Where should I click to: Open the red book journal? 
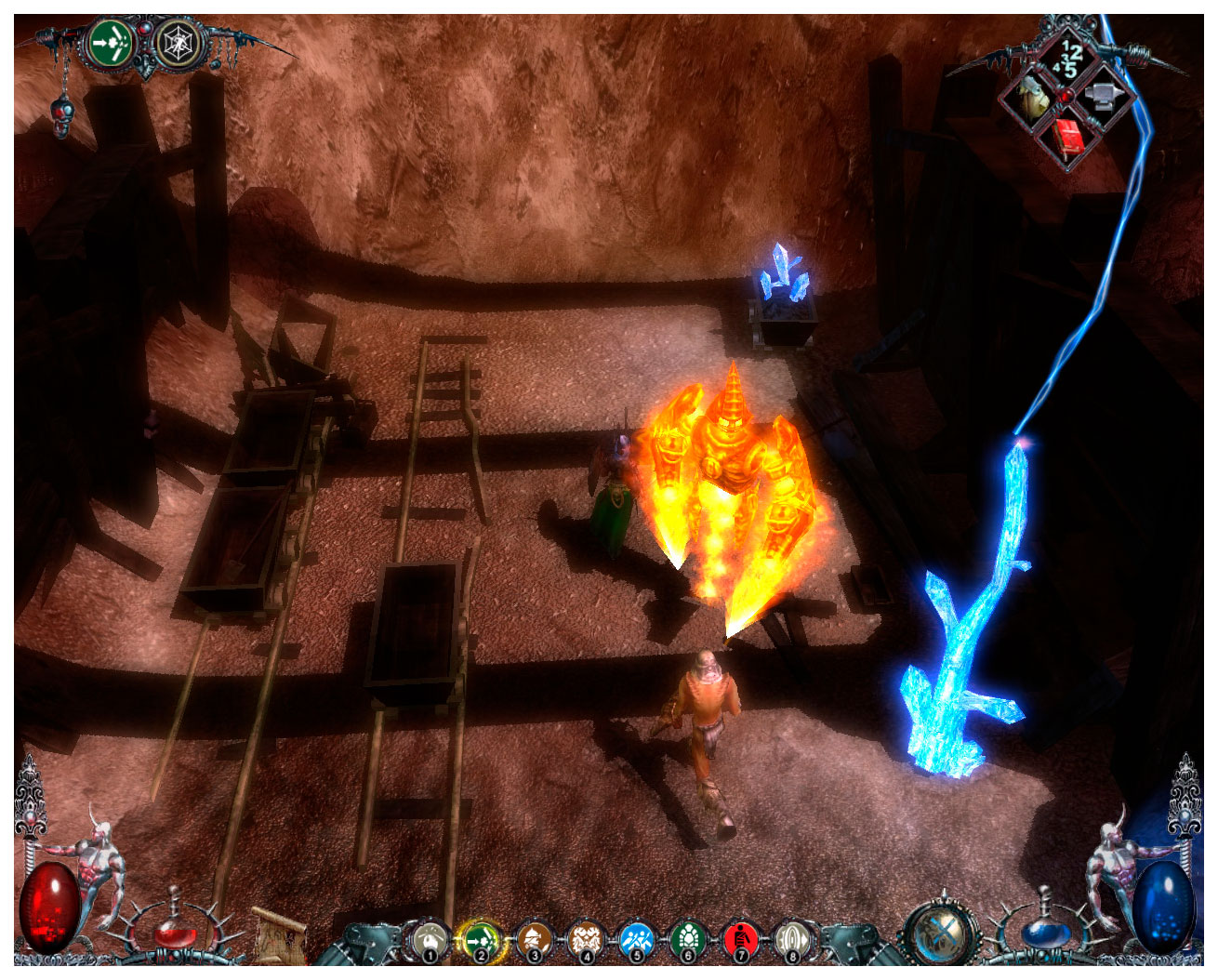(1069, 138)
